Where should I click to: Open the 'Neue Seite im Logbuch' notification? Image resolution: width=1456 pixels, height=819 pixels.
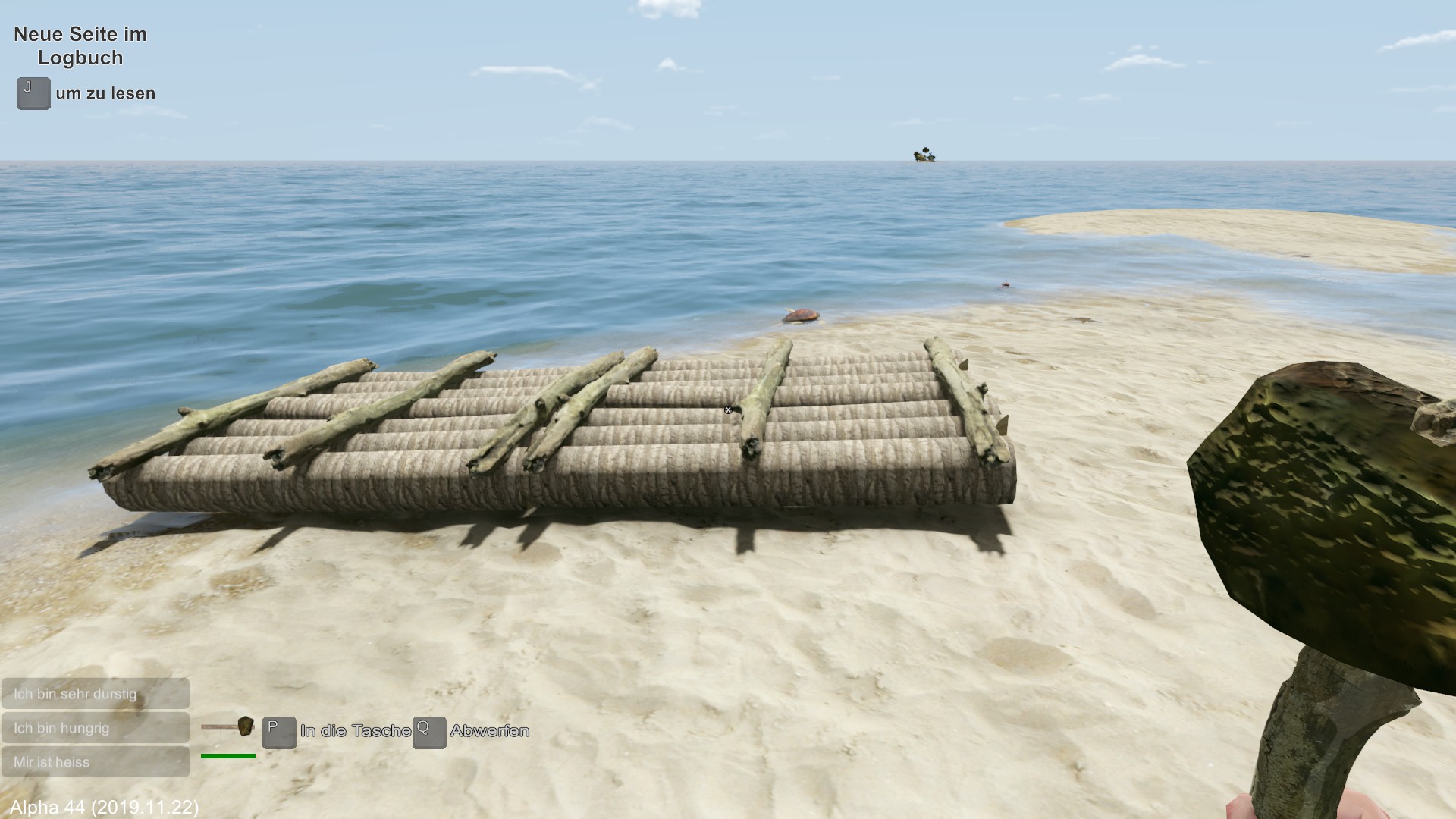pos(80,45)
